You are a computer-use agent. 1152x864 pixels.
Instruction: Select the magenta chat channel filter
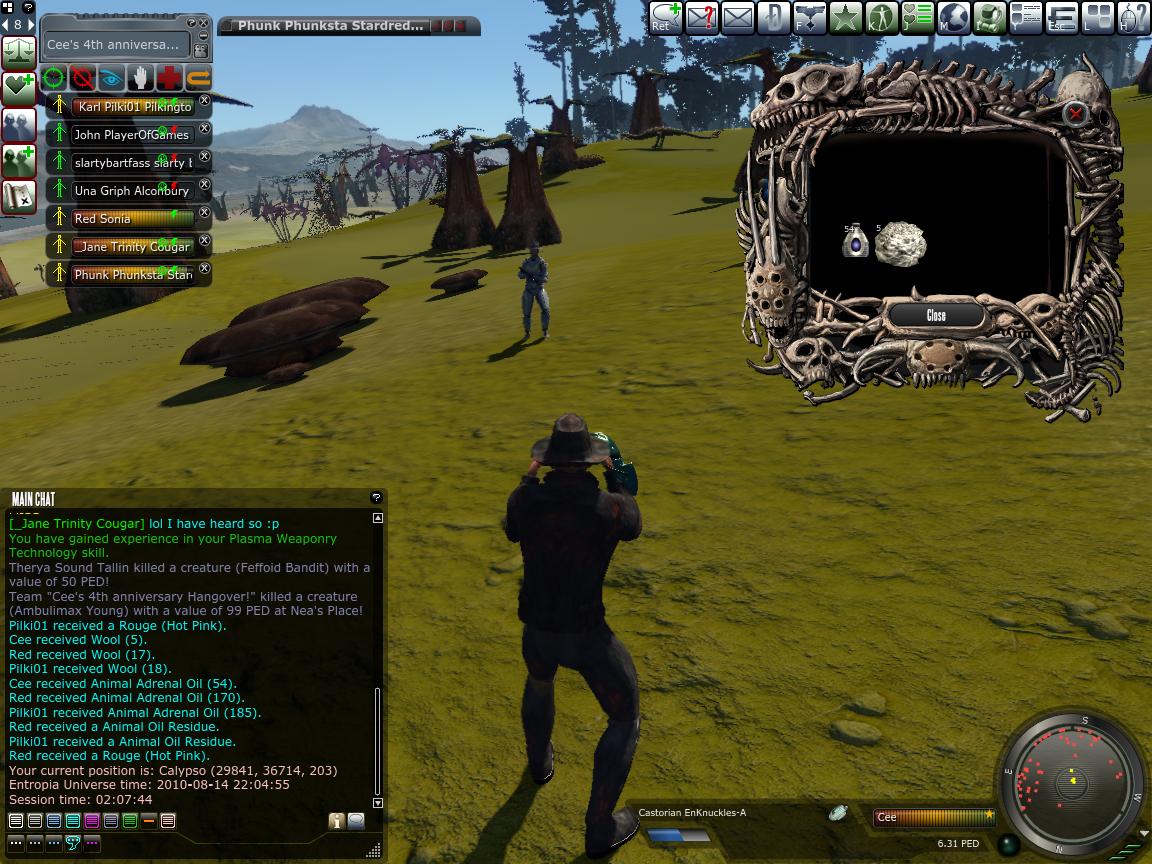coord(92,821)
